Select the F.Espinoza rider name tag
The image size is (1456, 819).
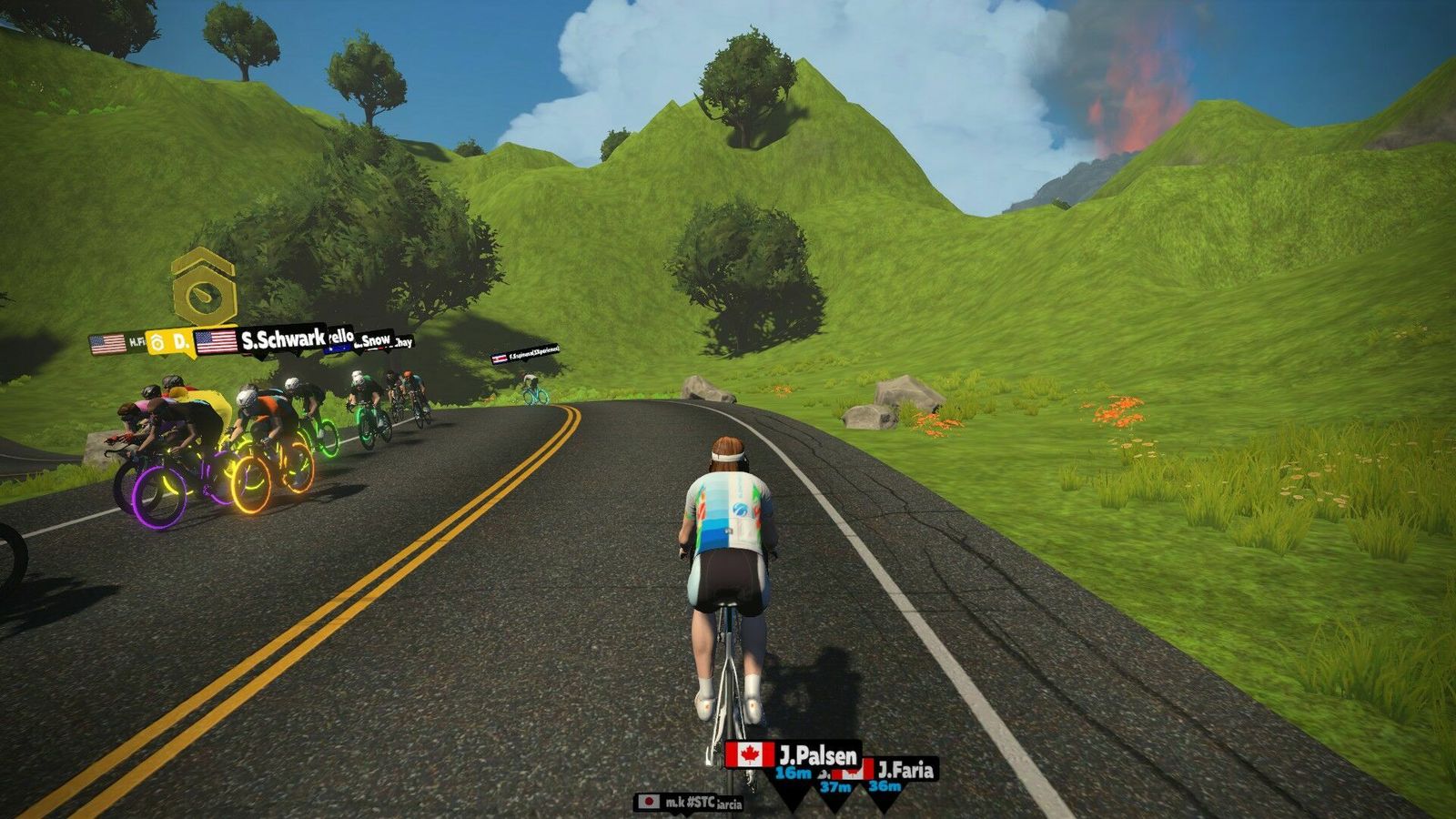pos(525,353)
